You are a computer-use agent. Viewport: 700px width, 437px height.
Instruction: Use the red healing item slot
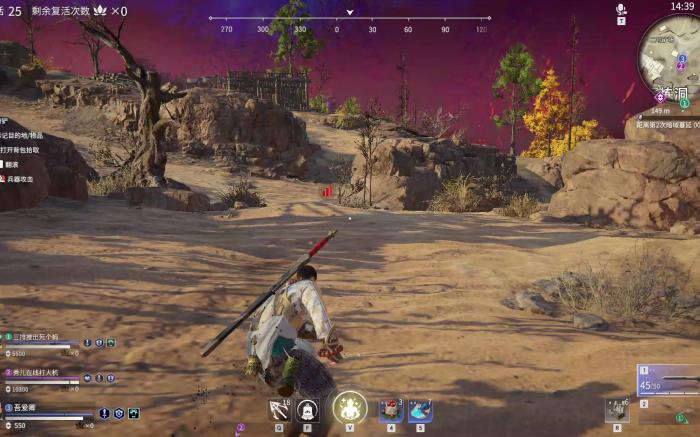391,410
